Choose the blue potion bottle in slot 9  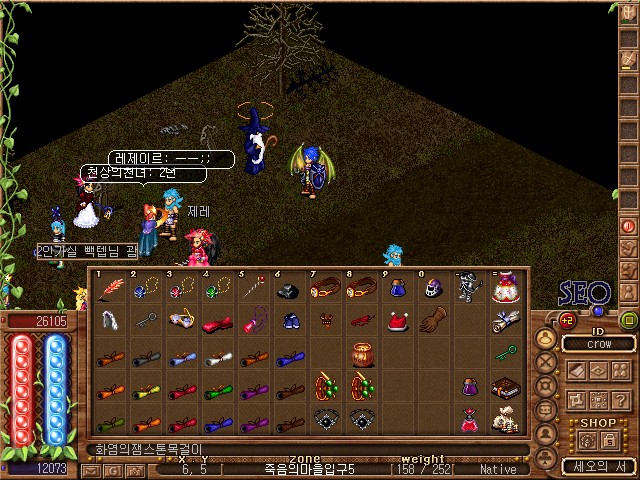[397, 290]
